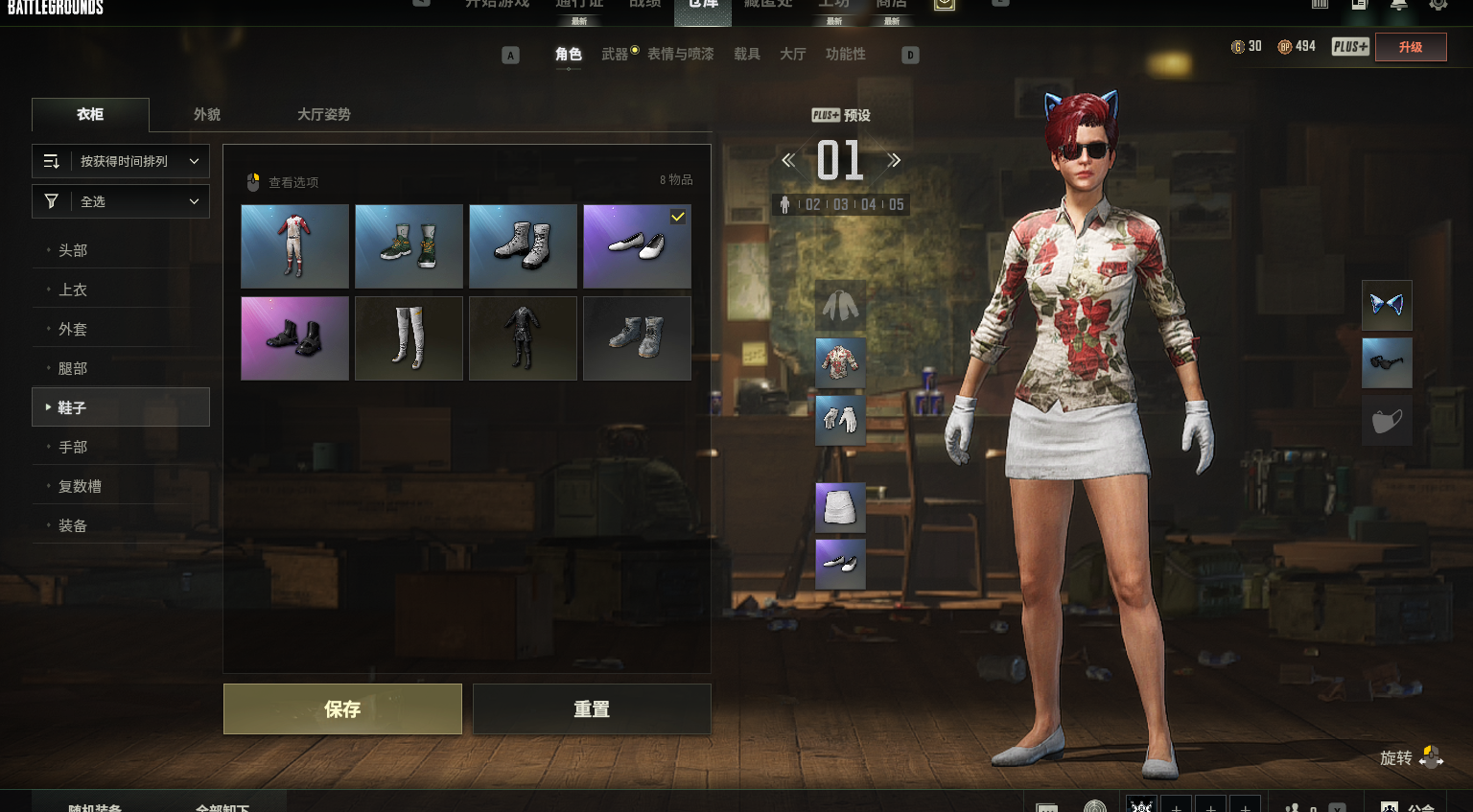
Task: Select the 头部 head category
Action: pos(73,250)
